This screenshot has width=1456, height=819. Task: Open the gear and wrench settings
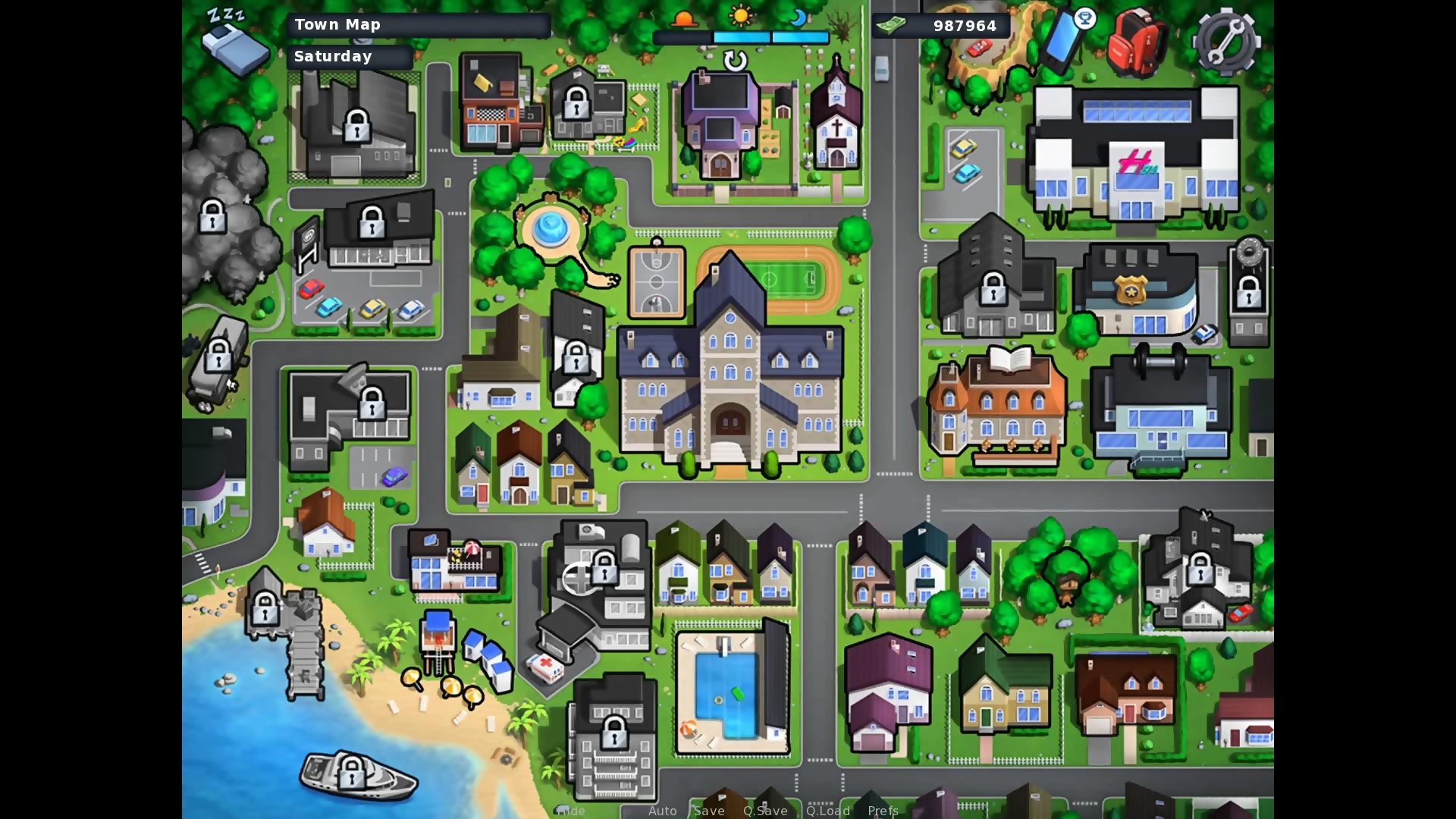[x=1225, y=42]
